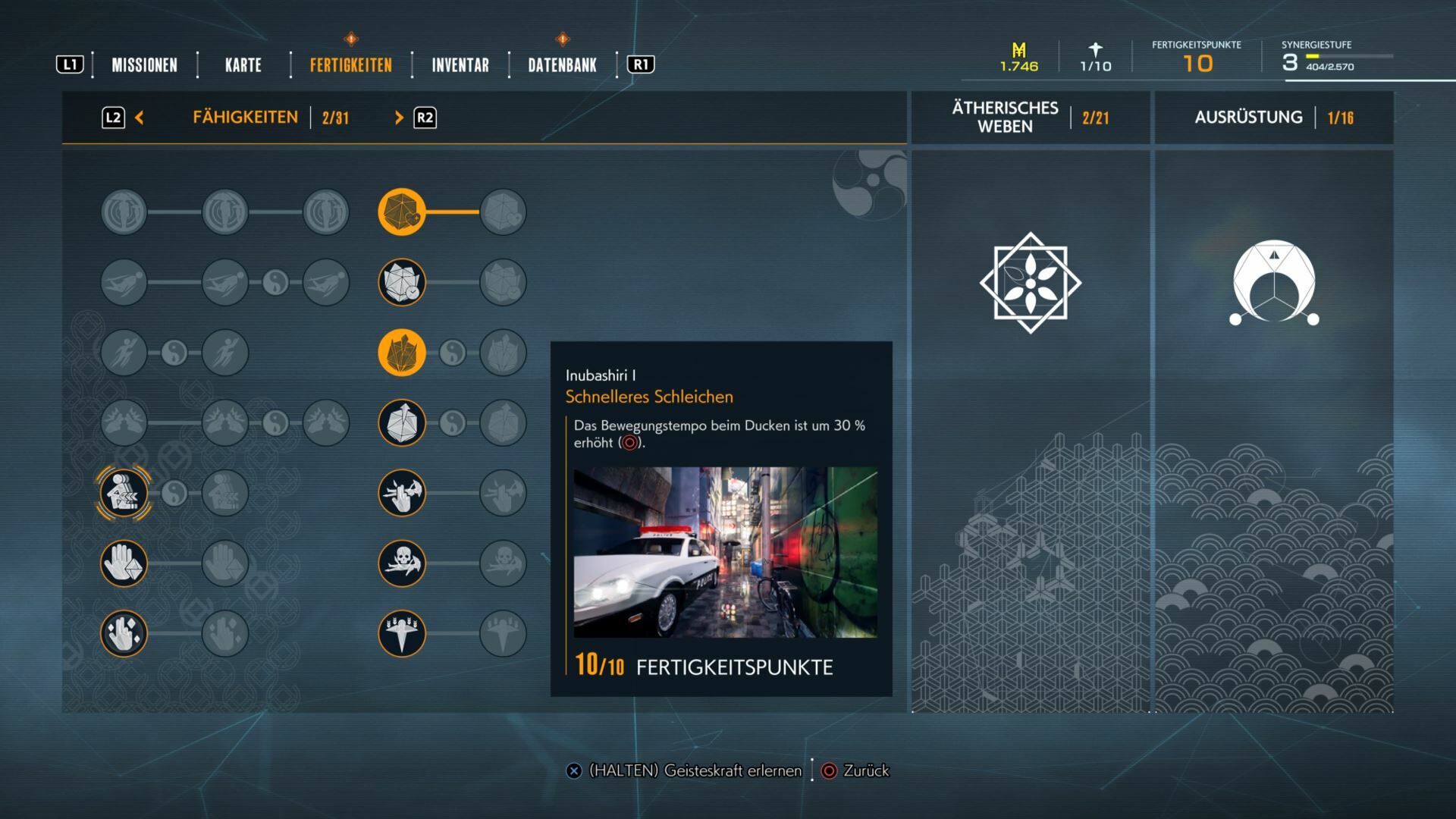Image resolution: width=1456 pixels, height=819 pixels.
Task: Select the orange crystal cluster skill node
Action: coord(402,353)
